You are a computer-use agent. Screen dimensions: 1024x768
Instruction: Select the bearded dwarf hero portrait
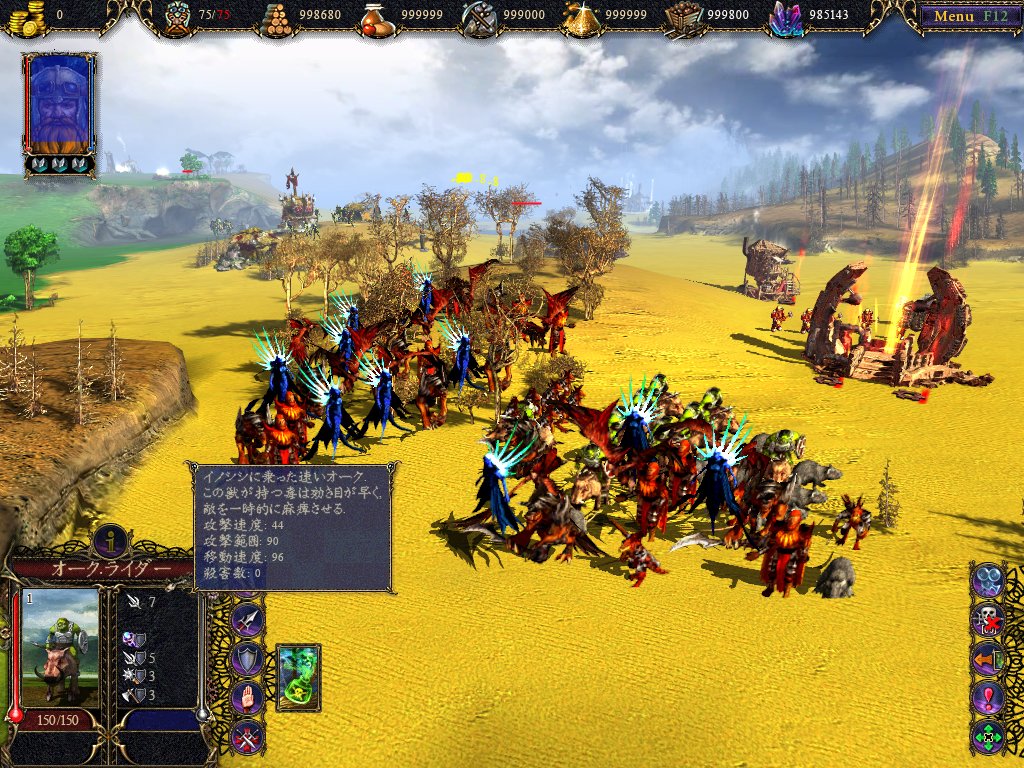coord(60,103)
